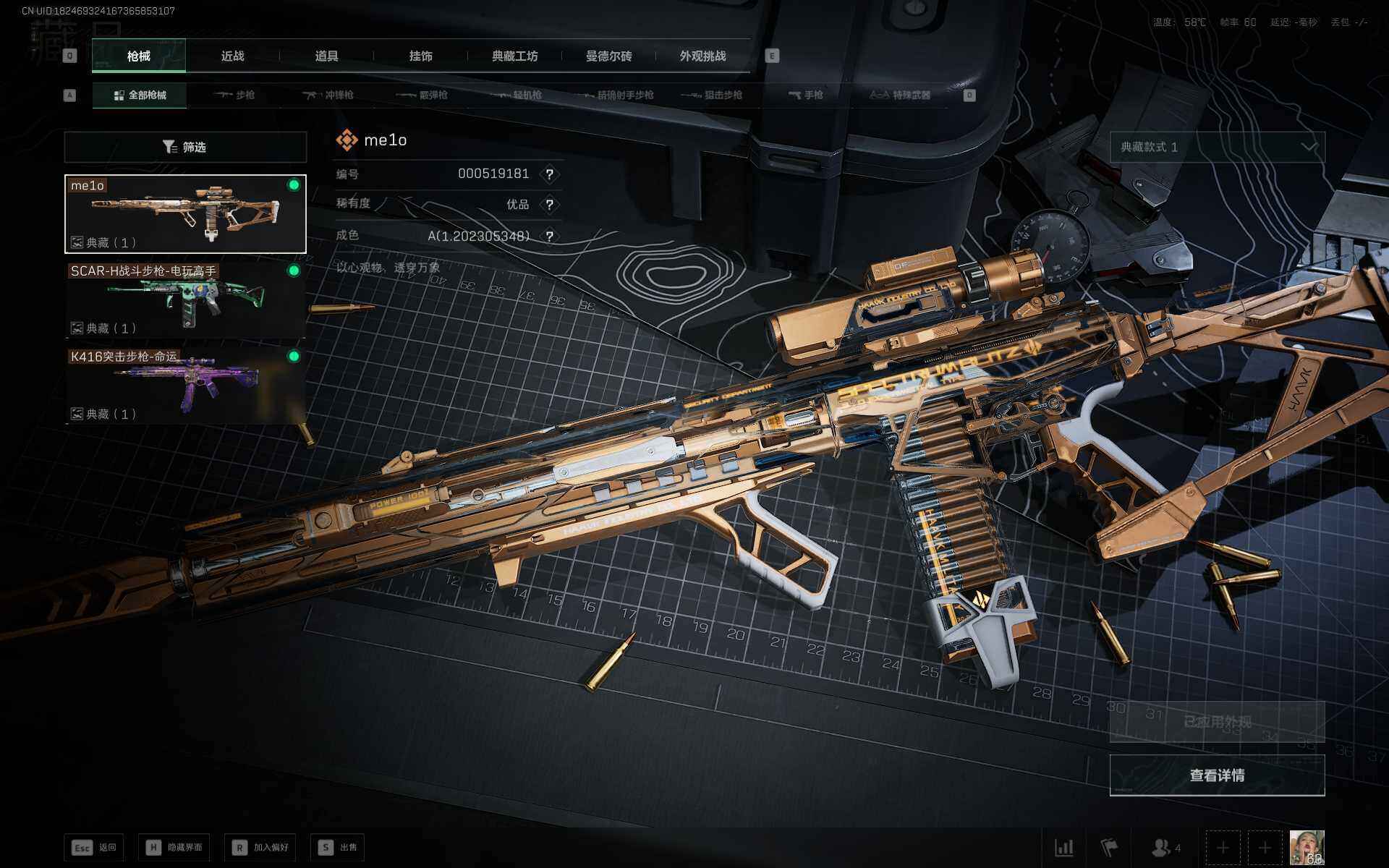1389x868 pixels.
Task: Open the 筛选 filter button
Action: (x=185, y=147)
